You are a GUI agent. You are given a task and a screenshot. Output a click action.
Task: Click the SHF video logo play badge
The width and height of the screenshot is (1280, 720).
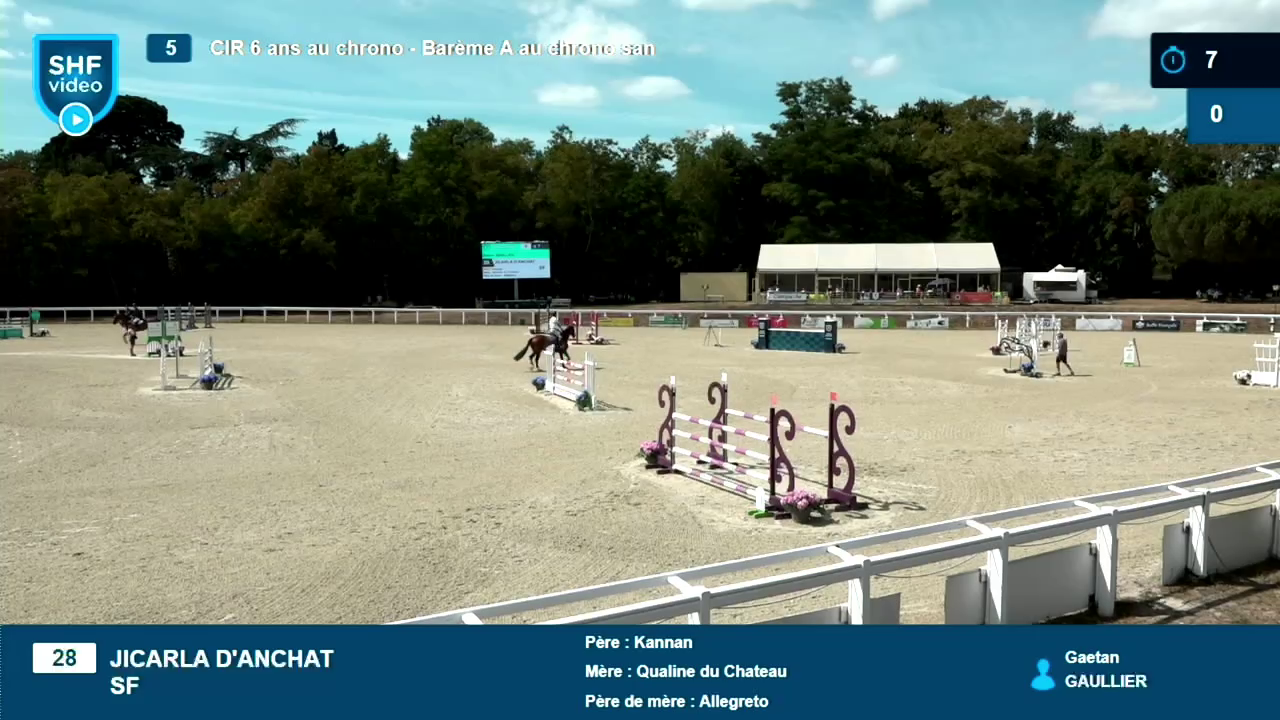(75, 119)
